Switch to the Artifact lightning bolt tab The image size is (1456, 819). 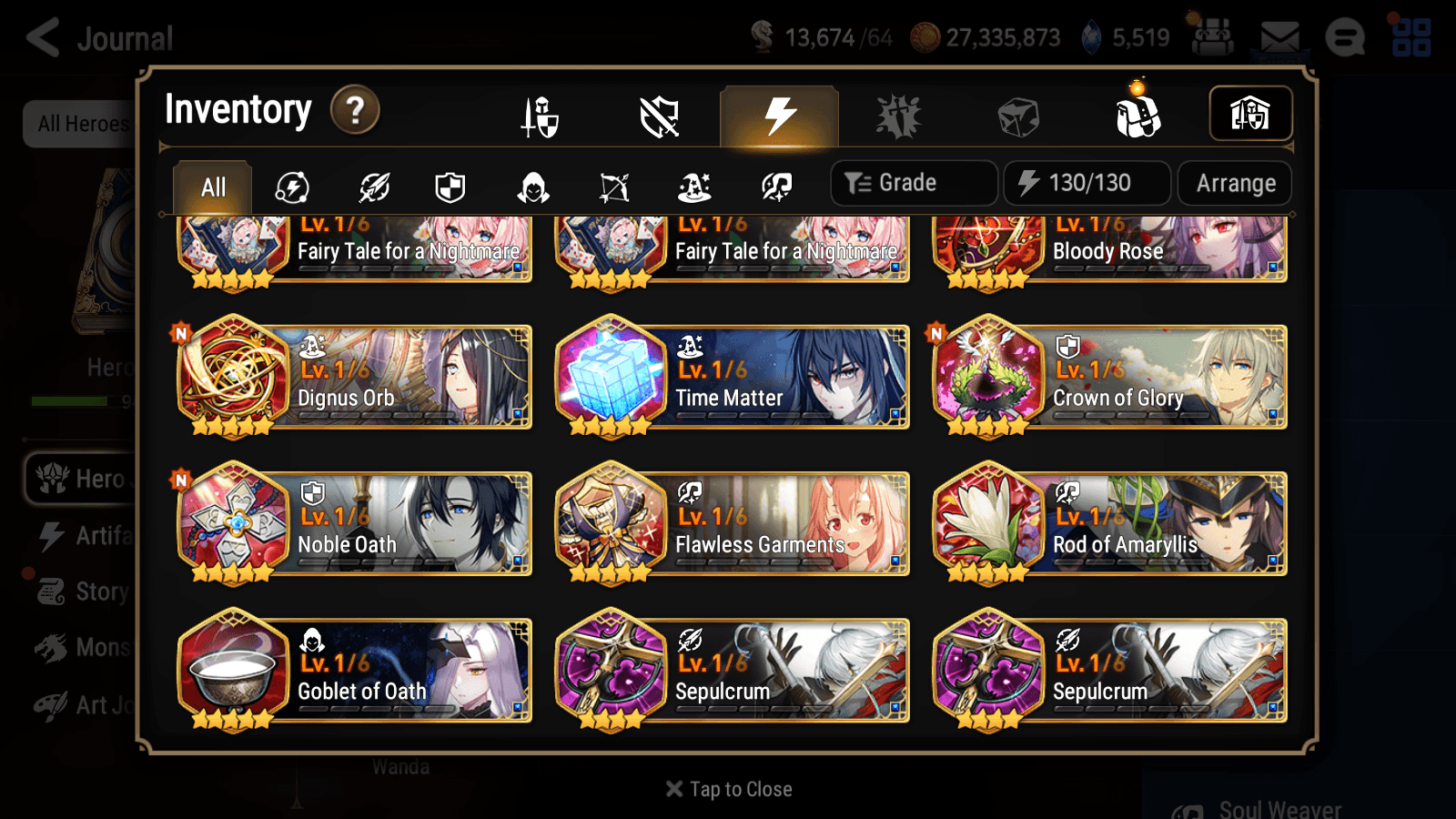[778, 115]
